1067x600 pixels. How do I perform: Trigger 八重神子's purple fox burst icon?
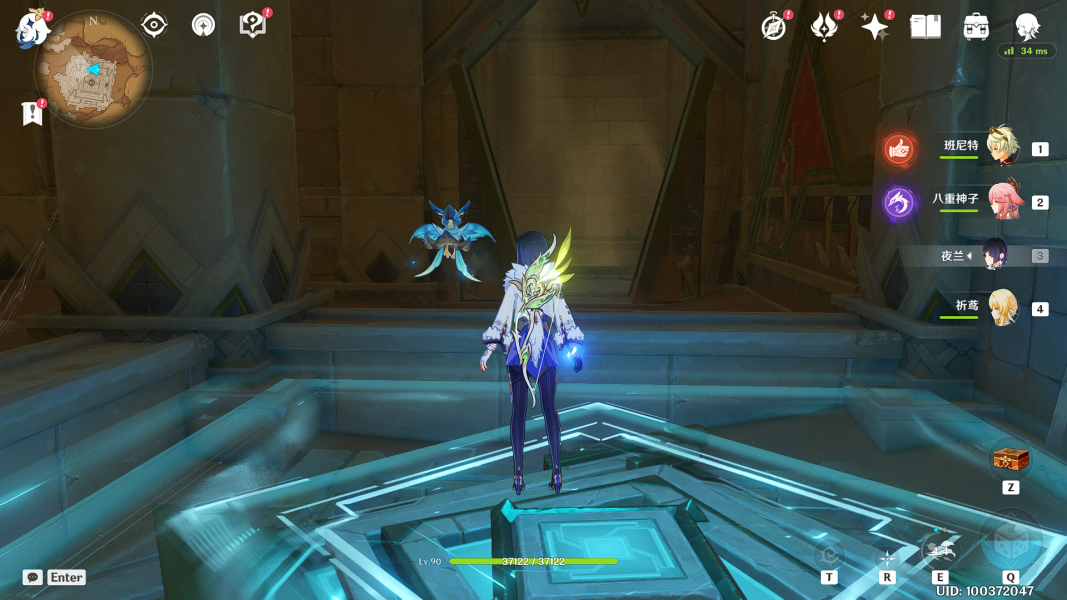[900, 202]
